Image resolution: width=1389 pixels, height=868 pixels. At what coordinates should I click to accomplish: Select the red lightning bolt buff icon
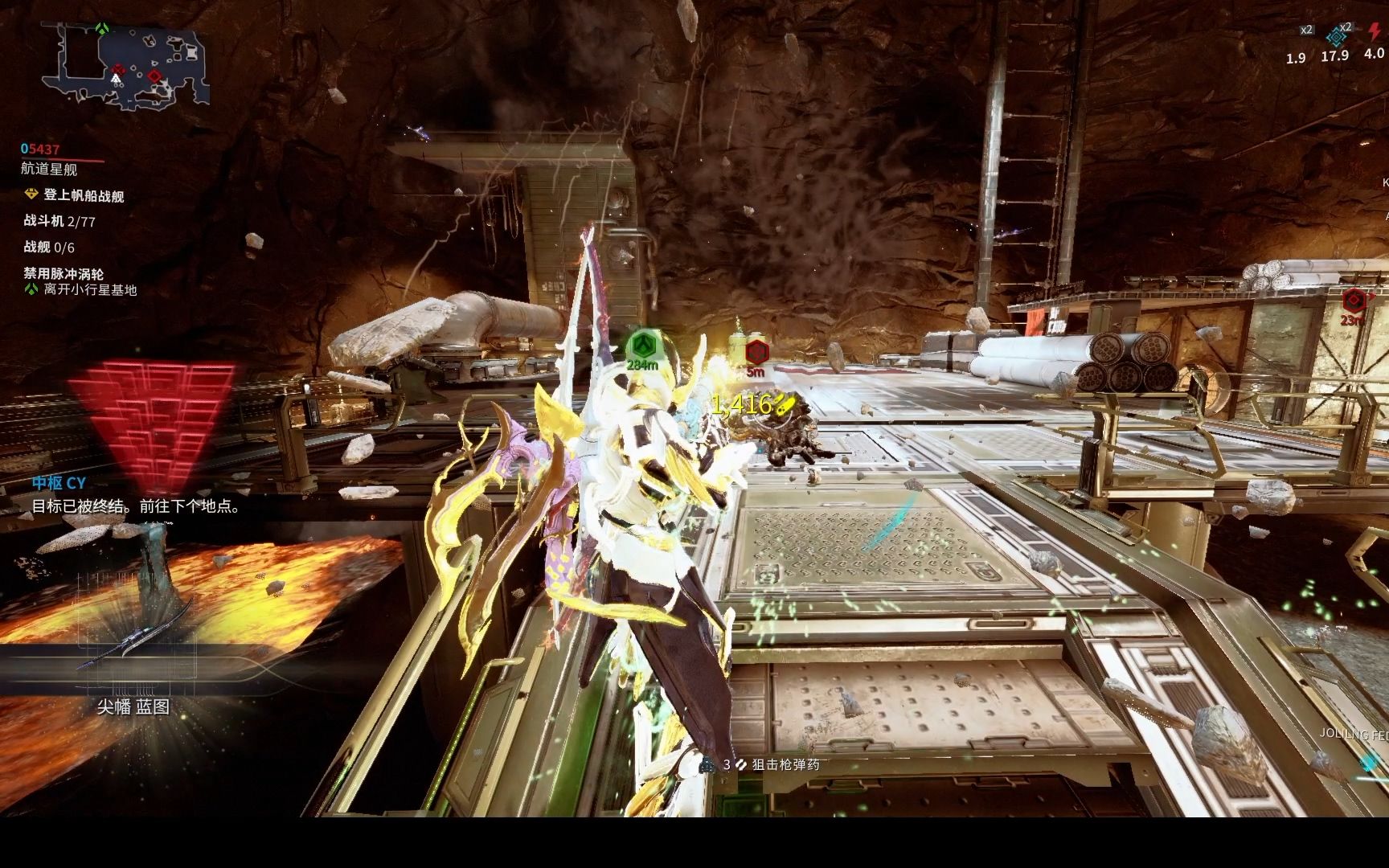1374,35
